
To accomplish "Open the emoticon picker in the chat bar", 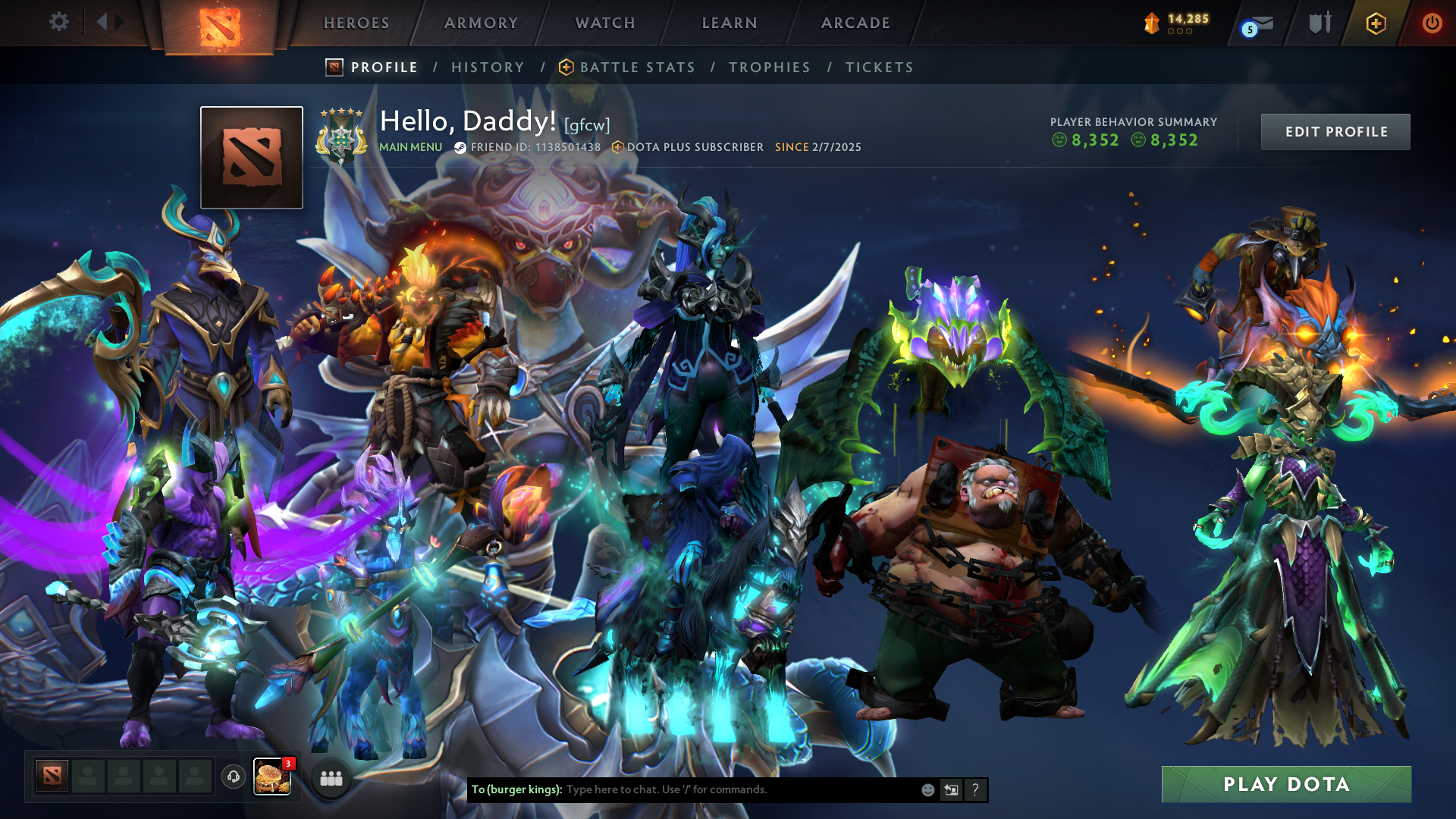I will coord(927,789).
